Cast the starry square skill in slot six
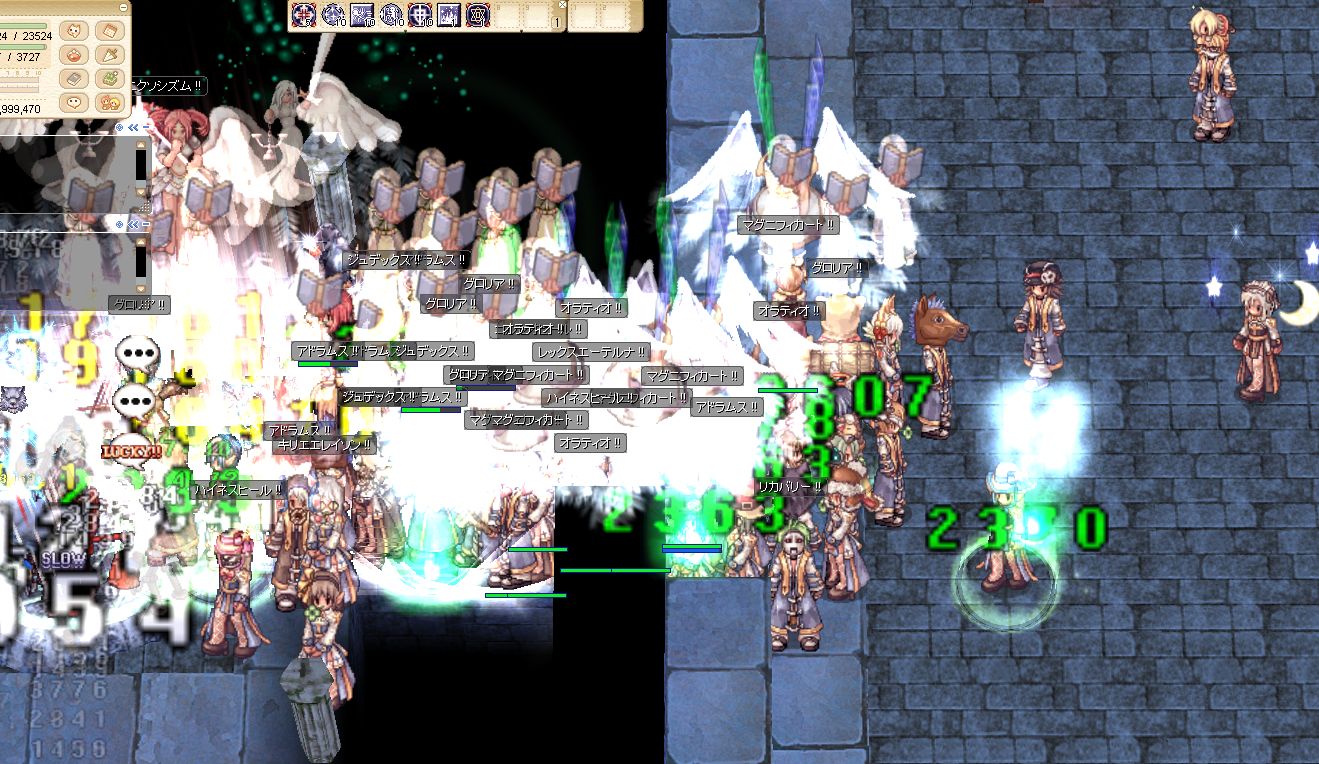The height and width of the screenshot is (764, 1319). [449, 15]
